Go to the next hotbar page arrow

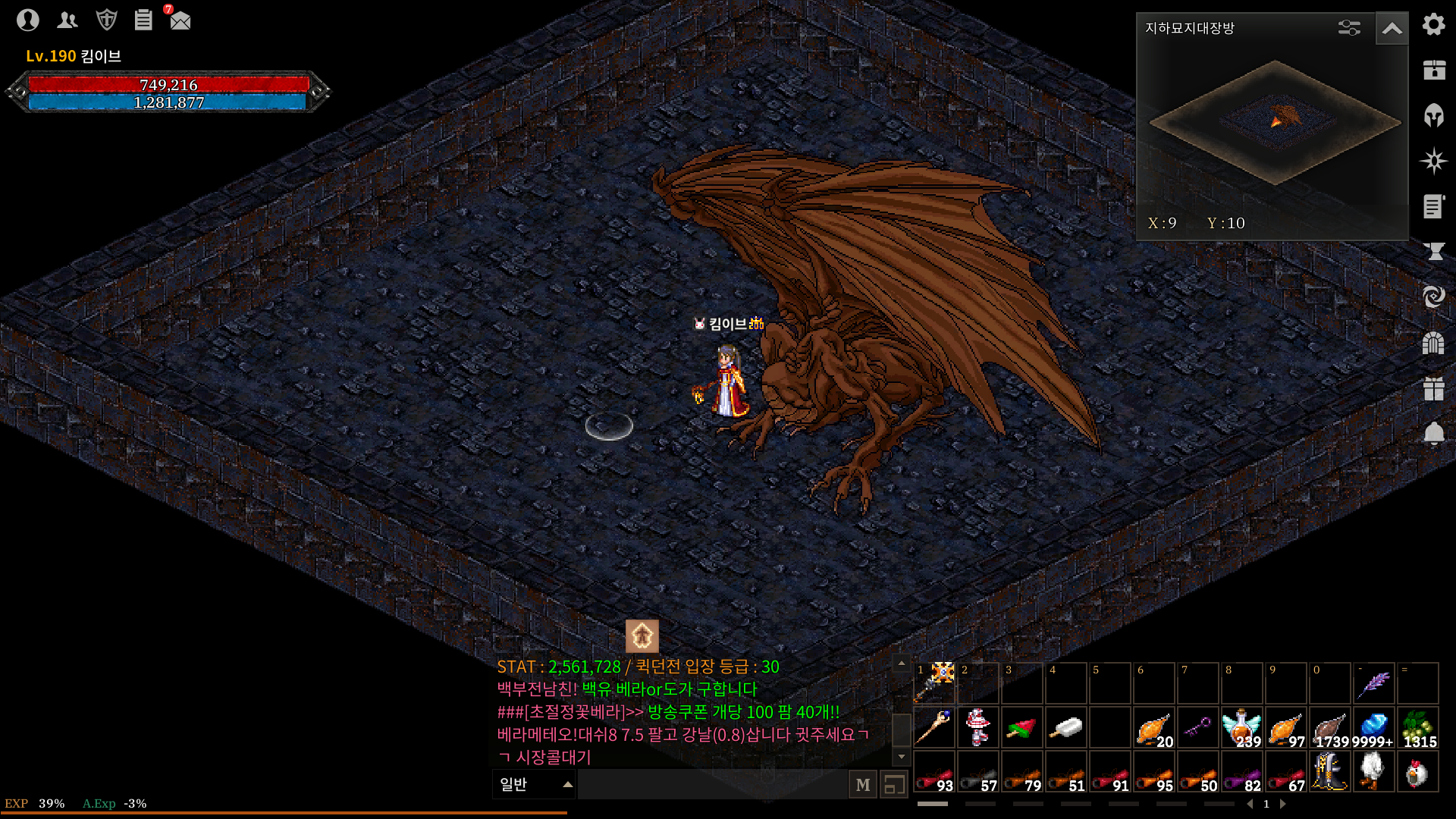tap(1282, 804)
